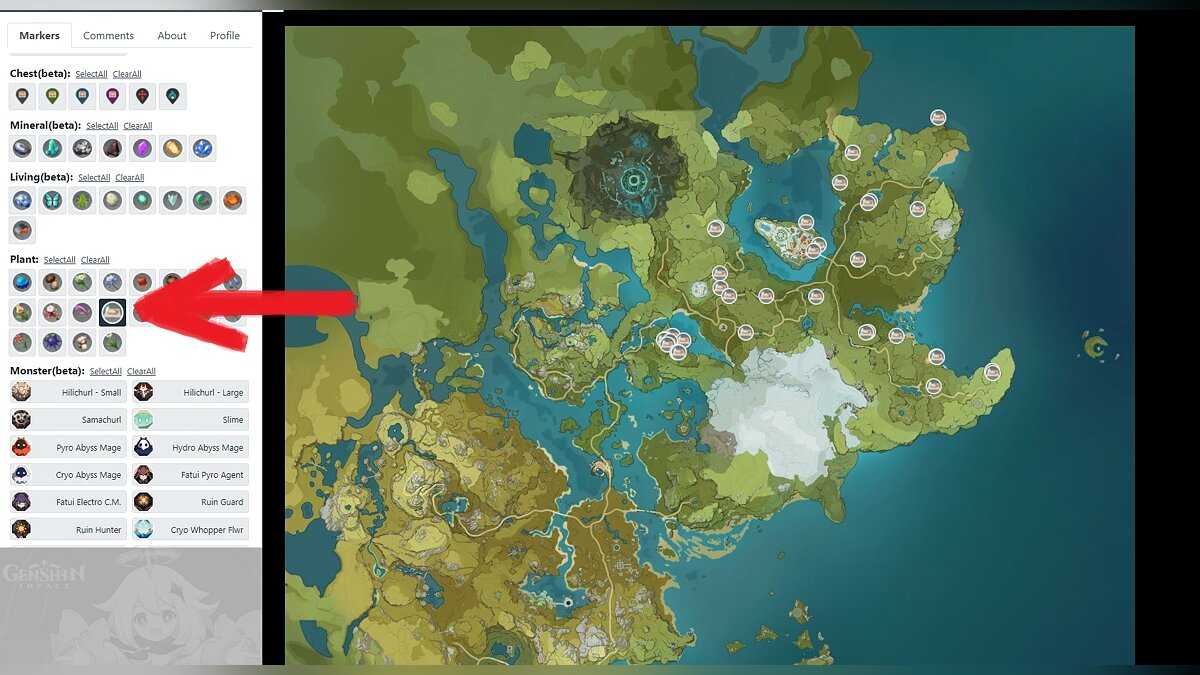This screenshot has width=1200, height=675.
Task: Clear all Mineral markers with ClearAll
Action: coord(138,126)
